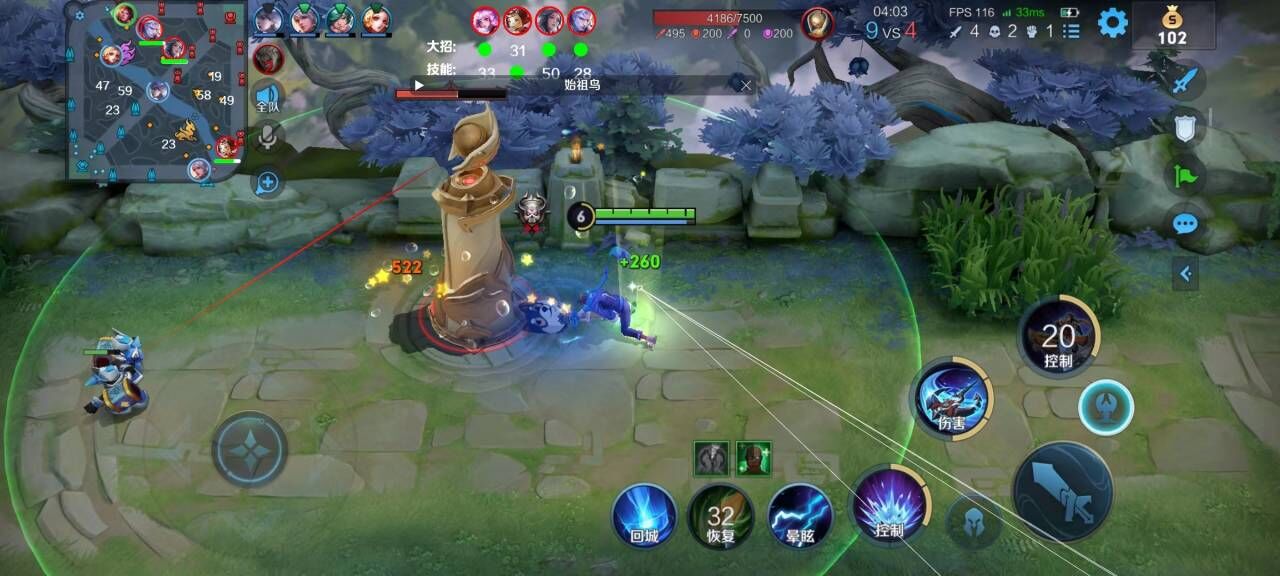Screen dimensions: 1280x576
Task: Cast the 伤害 damage ability
Action: 951,398
